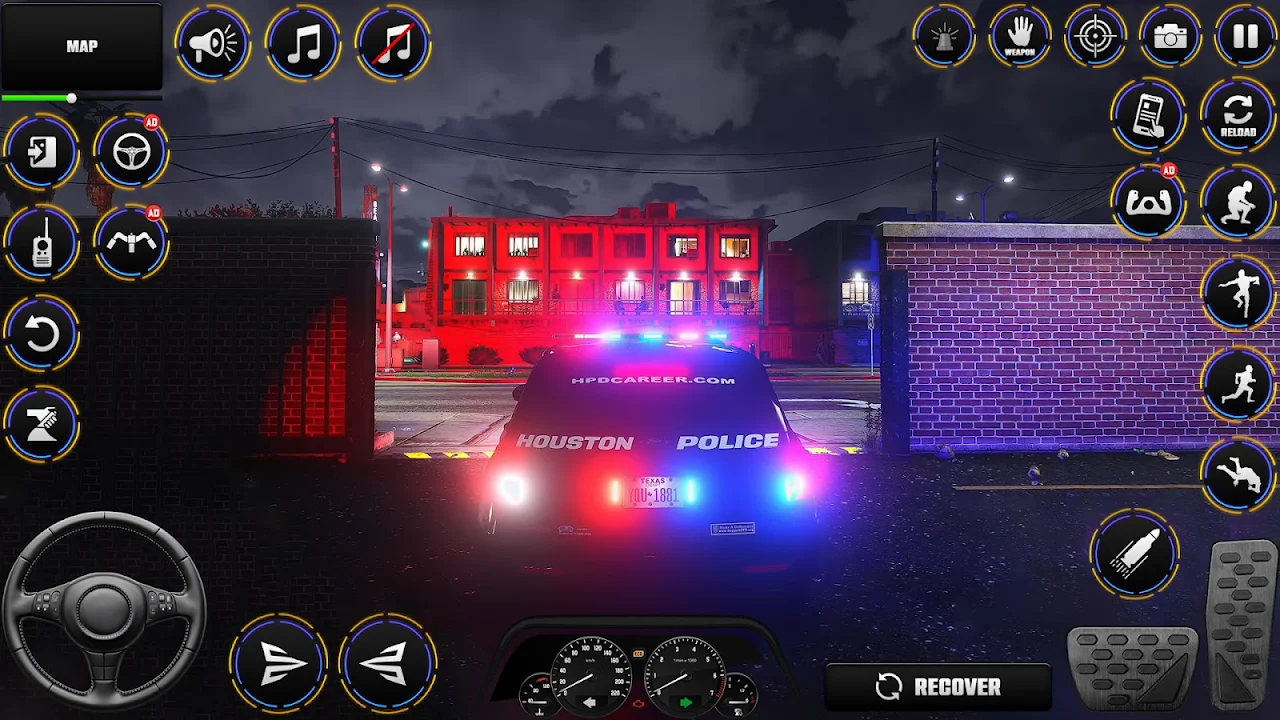Activate the megaphone horn icon
This screenshot has width=1280, height=720.
click(x=213, y=44)
